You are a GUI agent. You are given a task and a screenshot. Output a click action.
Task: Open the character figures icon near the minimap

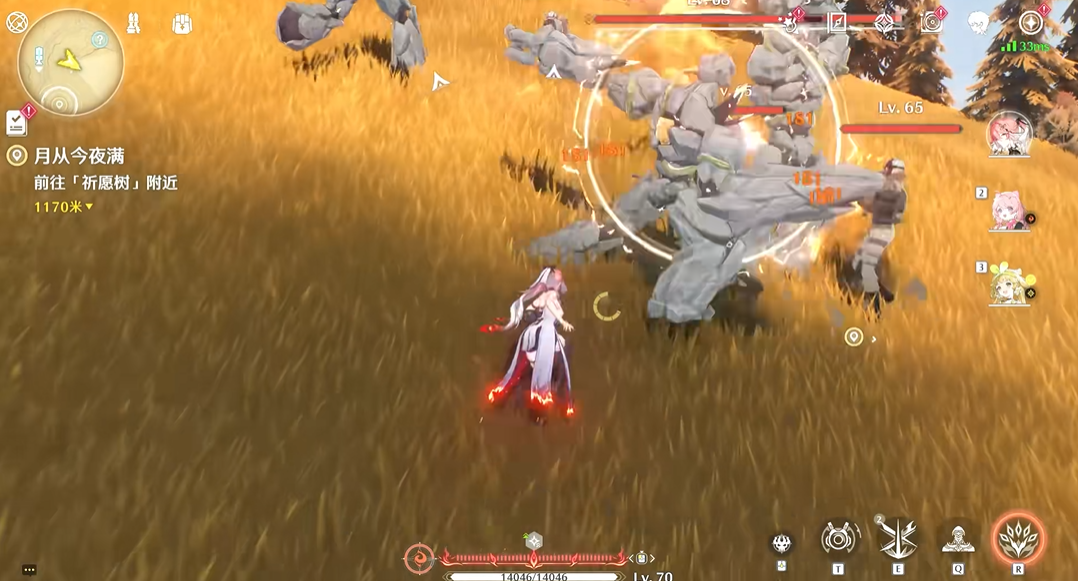pos(133,23)
